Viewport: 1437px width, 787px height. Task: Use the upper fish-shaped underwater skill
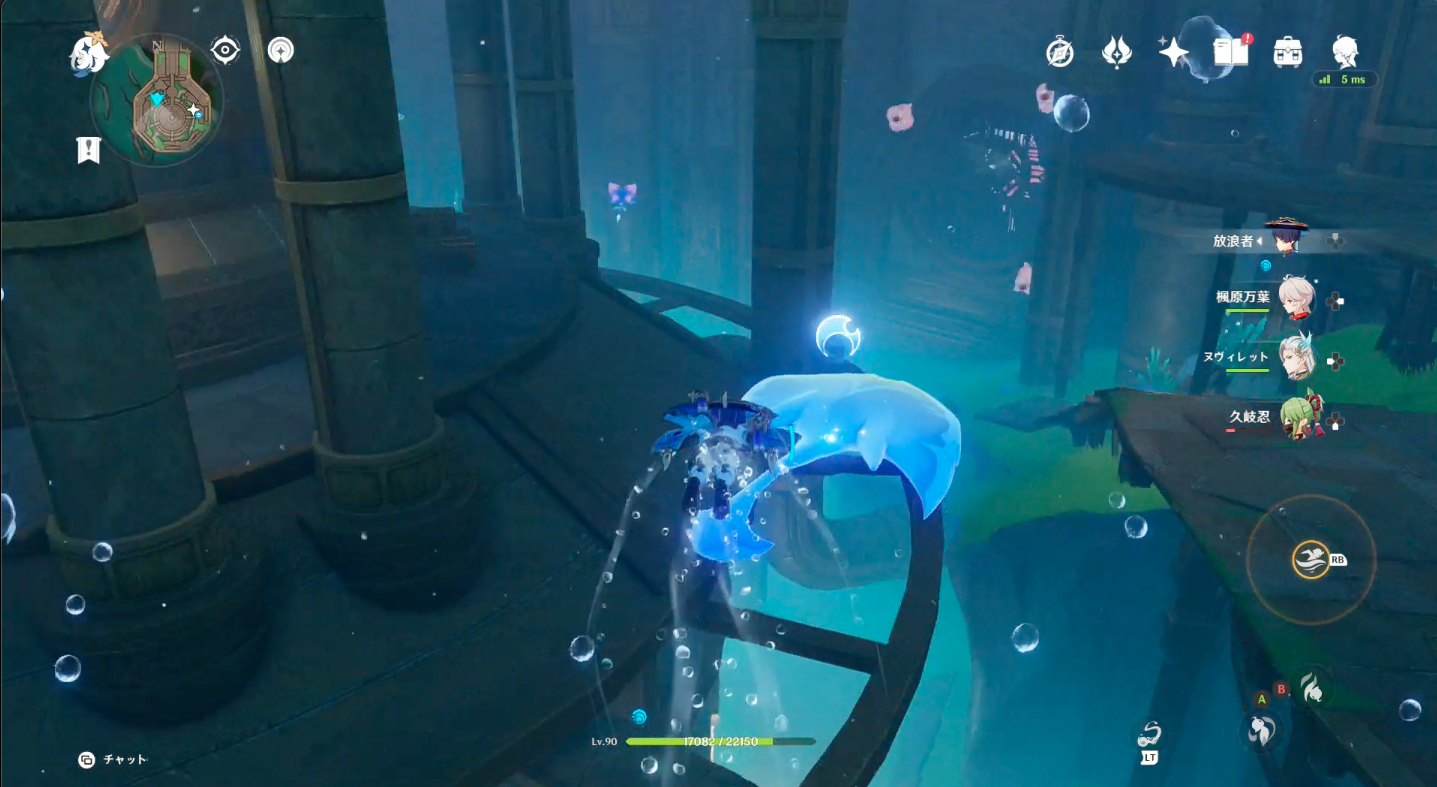[x=1312, y=686]
